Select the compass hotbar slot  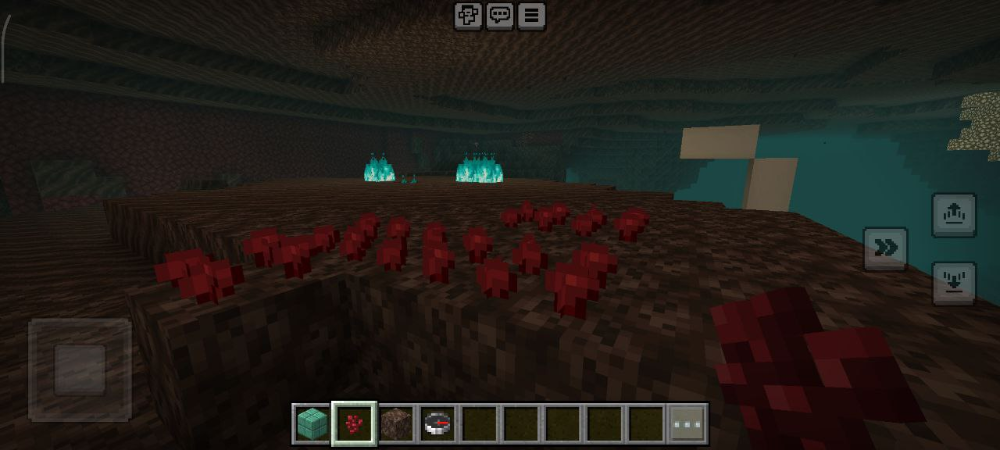[x=438, y=423]
